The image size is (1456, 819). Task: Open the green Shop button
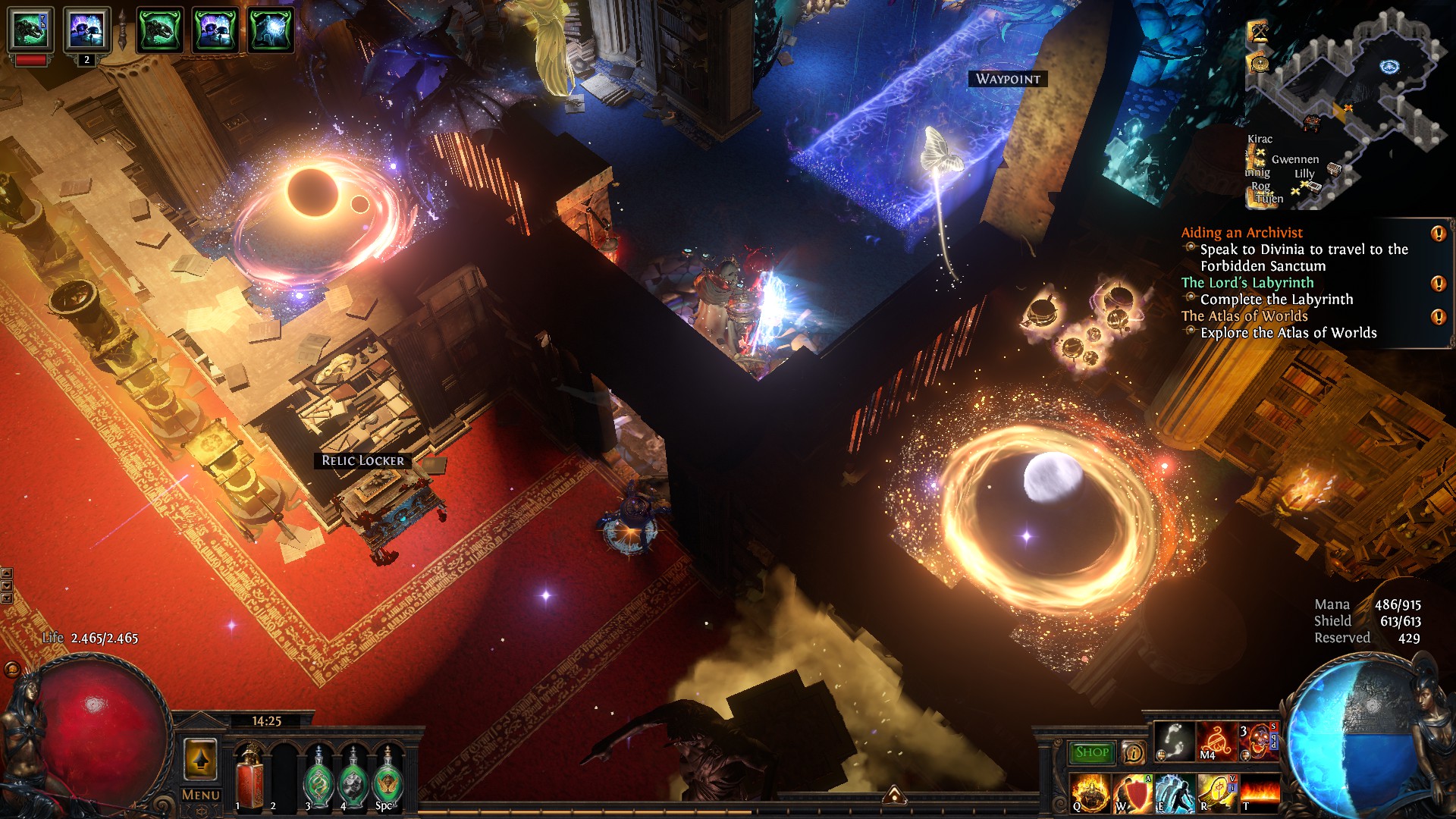point(1091,752)
